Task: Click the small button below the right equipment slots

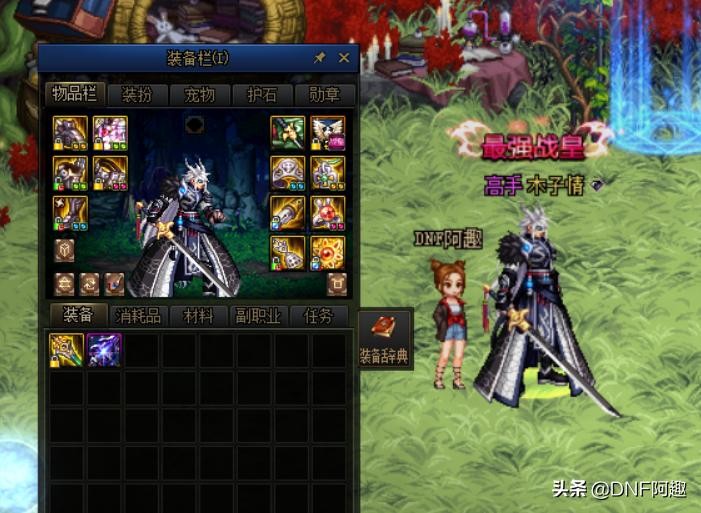Action: (338, 282)
